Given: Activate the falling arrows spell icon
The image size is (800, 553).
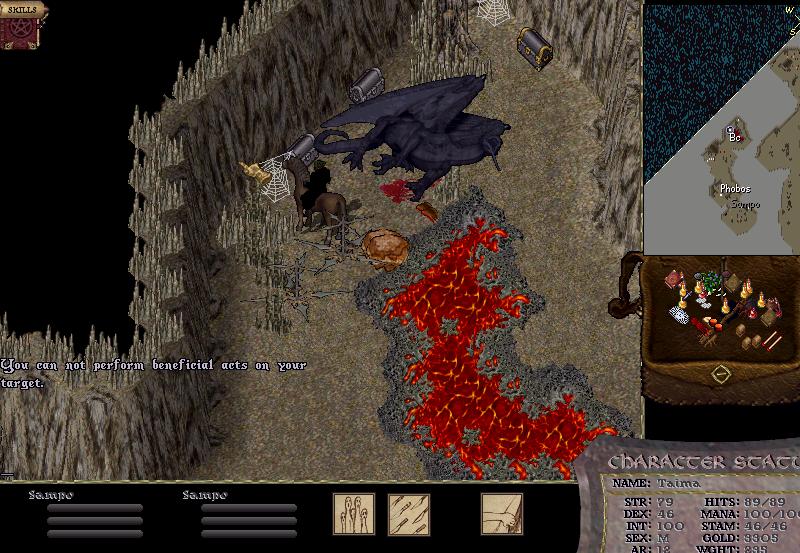Looking at the screenshot, I should pos(409,513).
